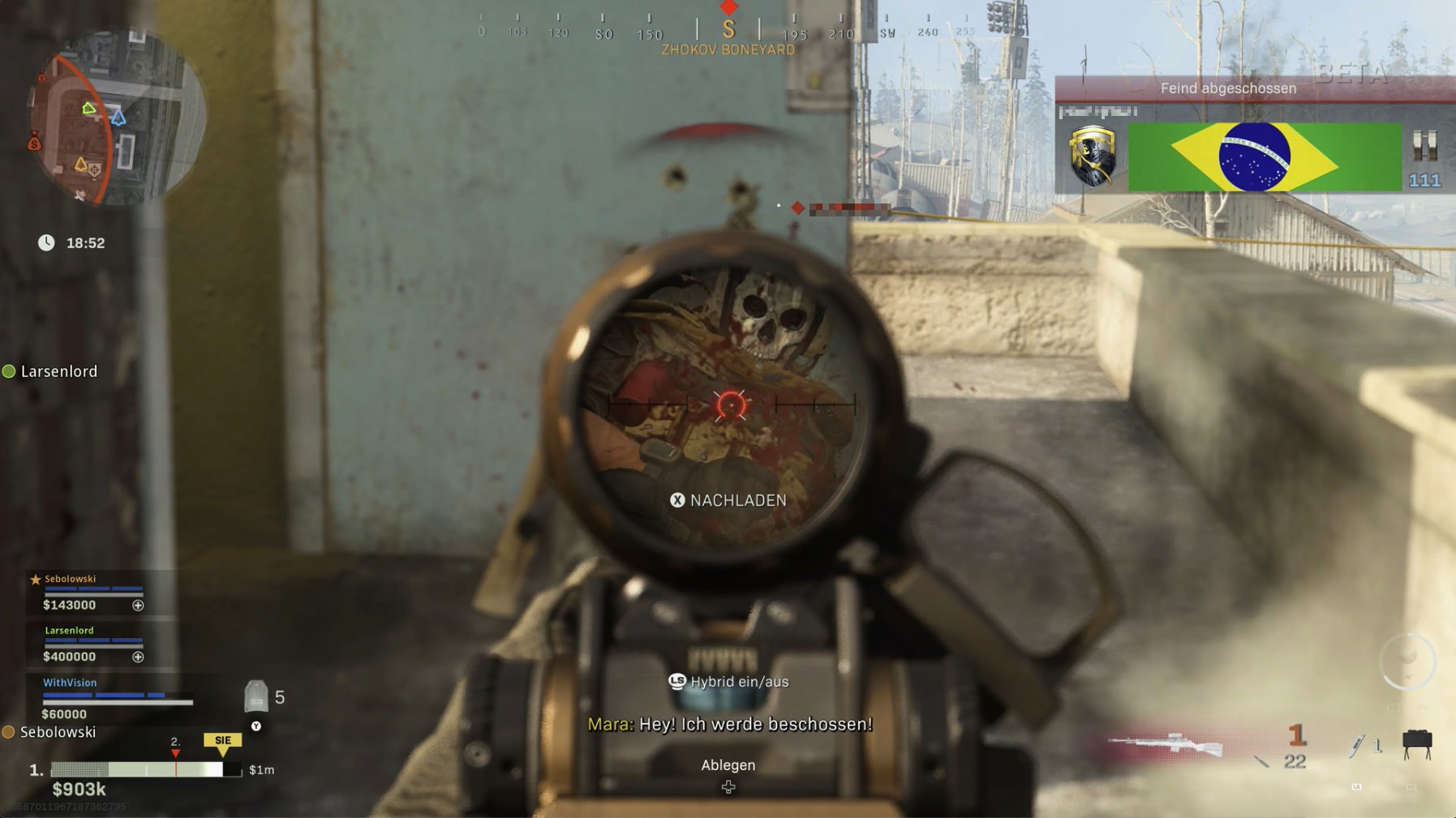Click the clock icon next to 18:52
The height and width of the screenshot is (818, 1456).
[46, 242]
